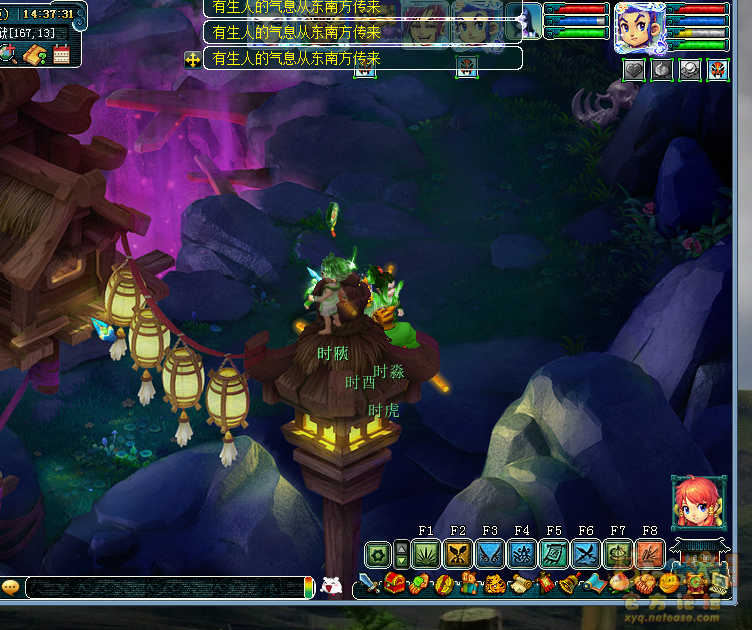Click the smiley face emoticon button
The width and height of the screenshot is (752, 630).
pyautogui.click(x=11, y=587)
